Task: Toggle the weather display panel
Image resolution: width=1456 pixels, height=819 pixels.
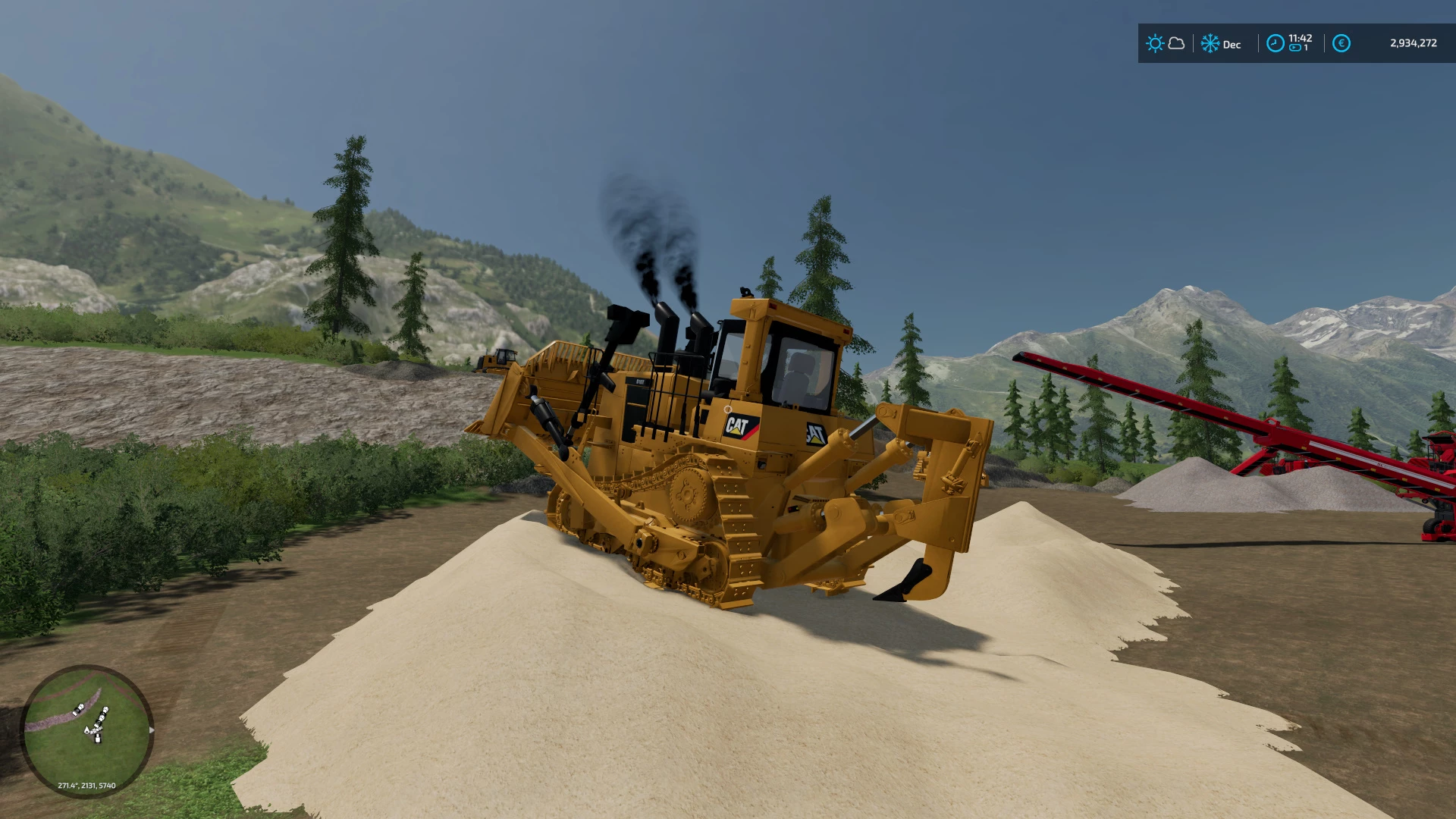Action: point(1166,44)
